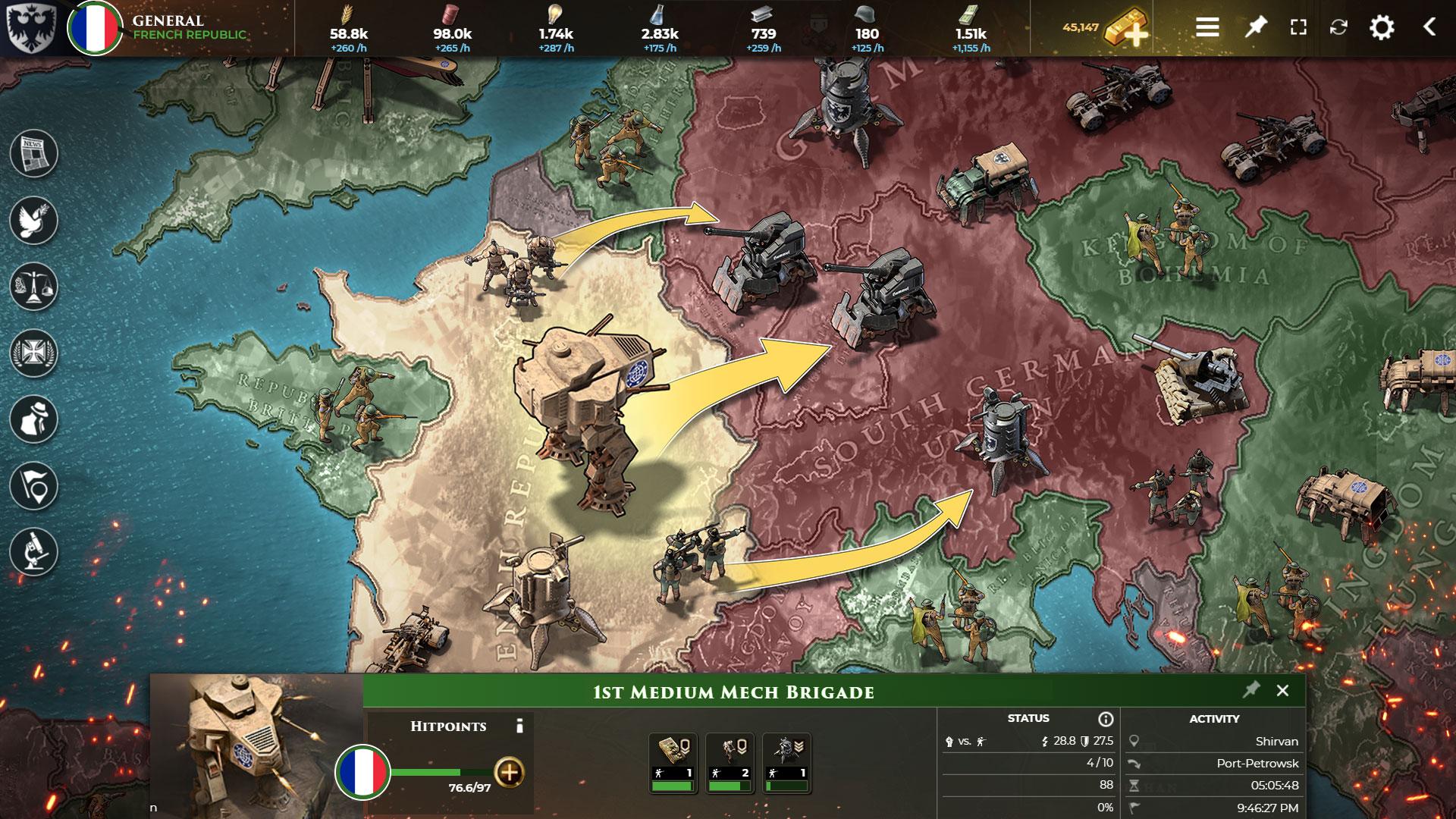Open the espionage spy icon

34,419
